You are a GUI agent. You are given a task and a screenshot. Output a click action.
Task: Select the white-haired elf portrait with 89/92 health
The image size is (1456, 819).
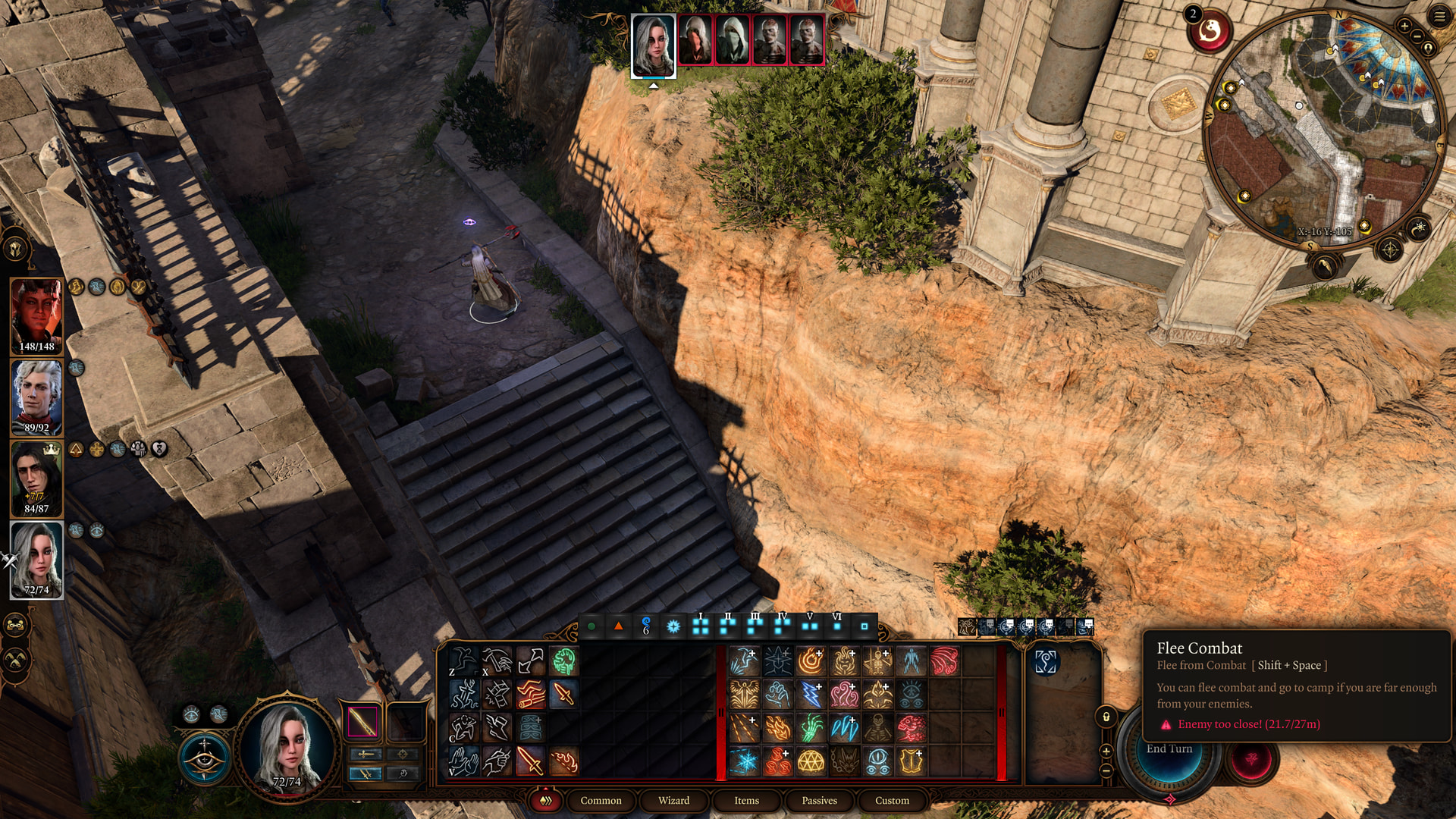(x=36, y=396)
